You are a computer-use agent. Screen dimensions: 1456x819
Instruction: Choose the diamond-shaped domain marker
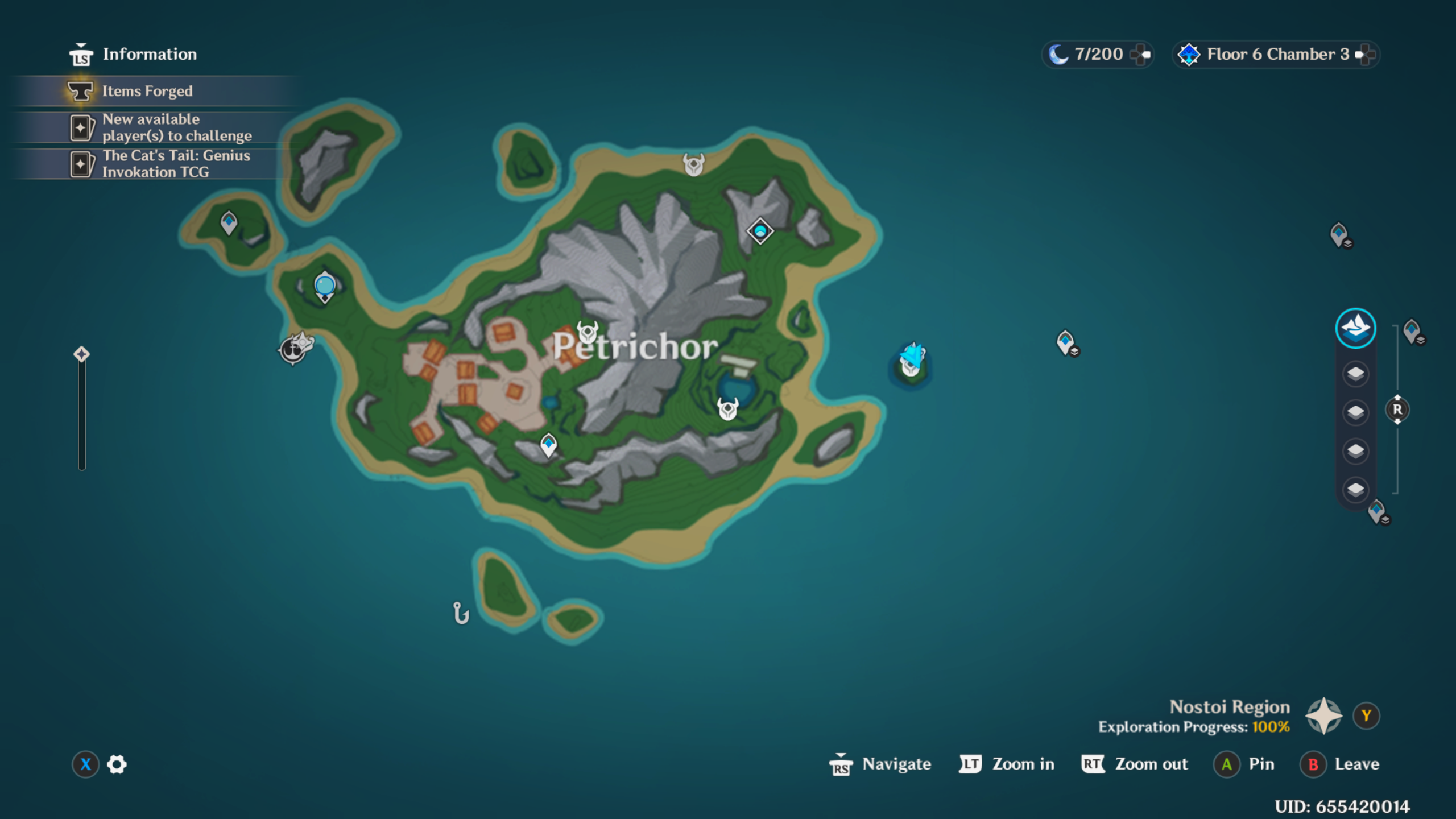coord(760,231)
